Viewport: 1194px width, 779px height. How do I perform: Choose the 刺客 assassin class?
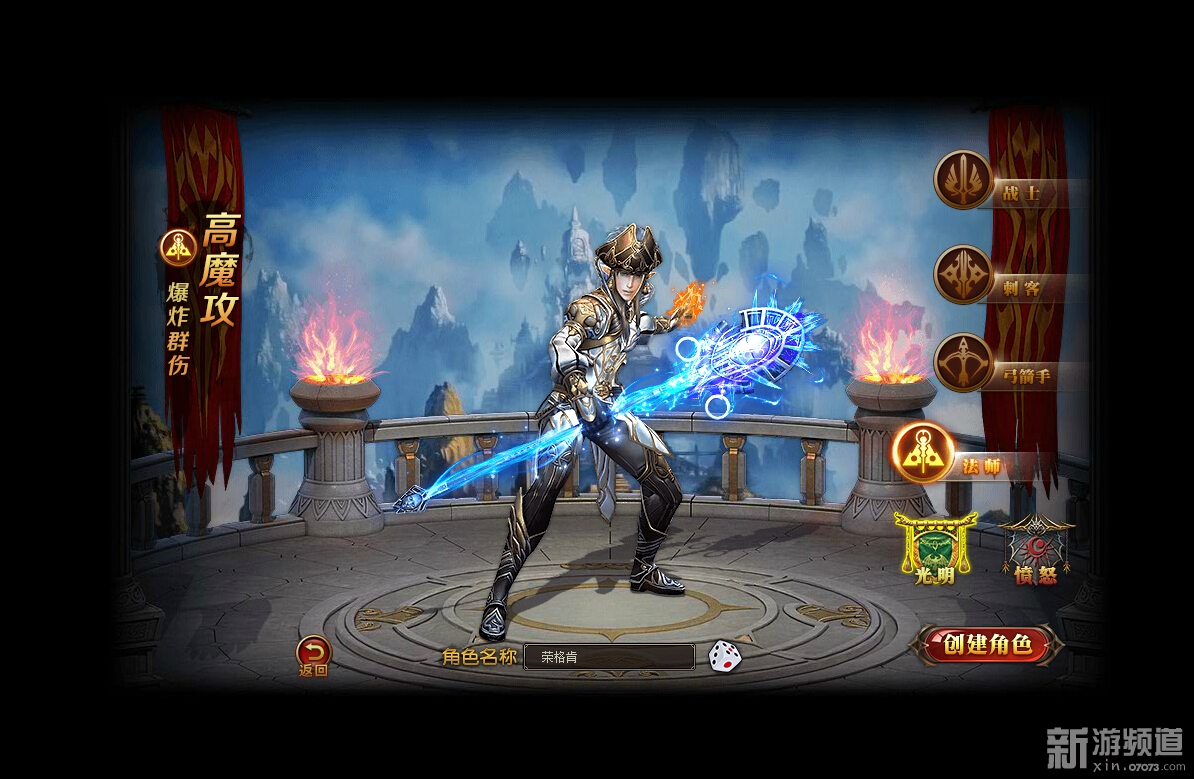[x=963, y=274]
